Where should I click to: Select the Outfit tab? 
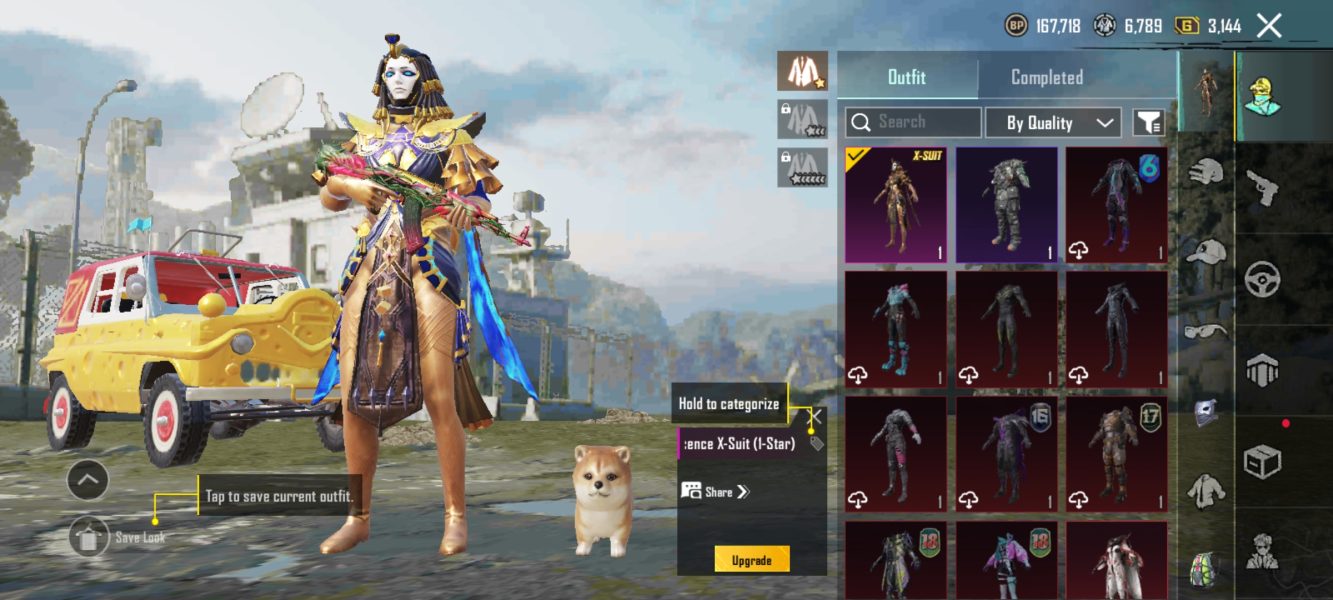(x=907, y=77)
